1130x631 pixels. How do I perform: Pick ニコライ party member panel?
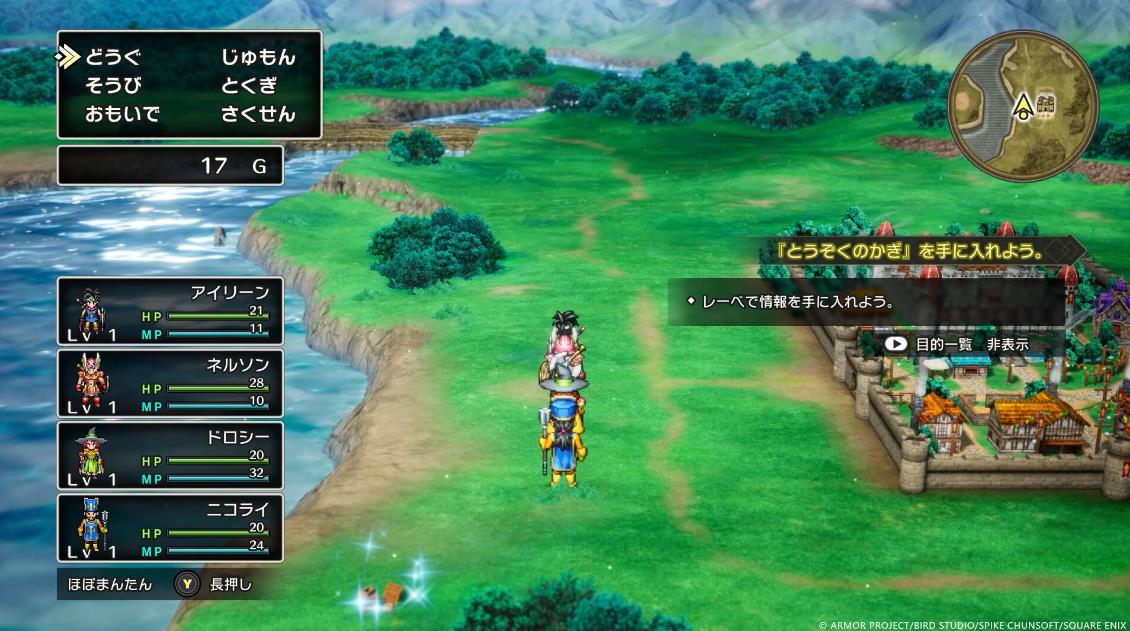pyautogui.click(x=170, y=527)
